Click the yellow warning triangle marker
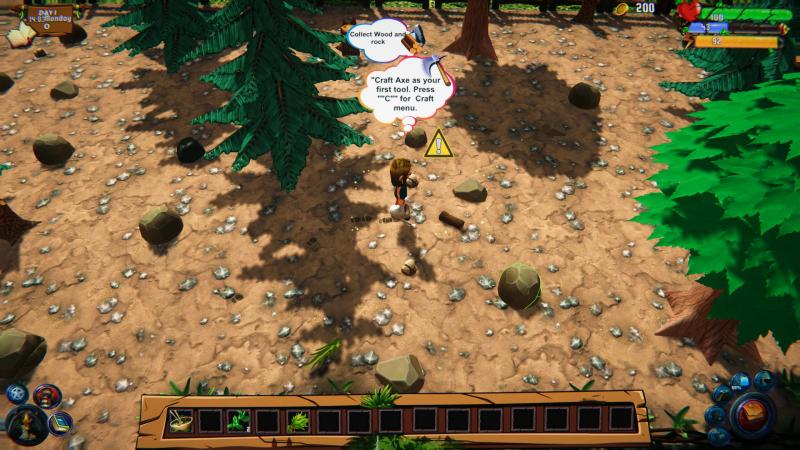Screen dimensions: 800x450 (438, 144)
